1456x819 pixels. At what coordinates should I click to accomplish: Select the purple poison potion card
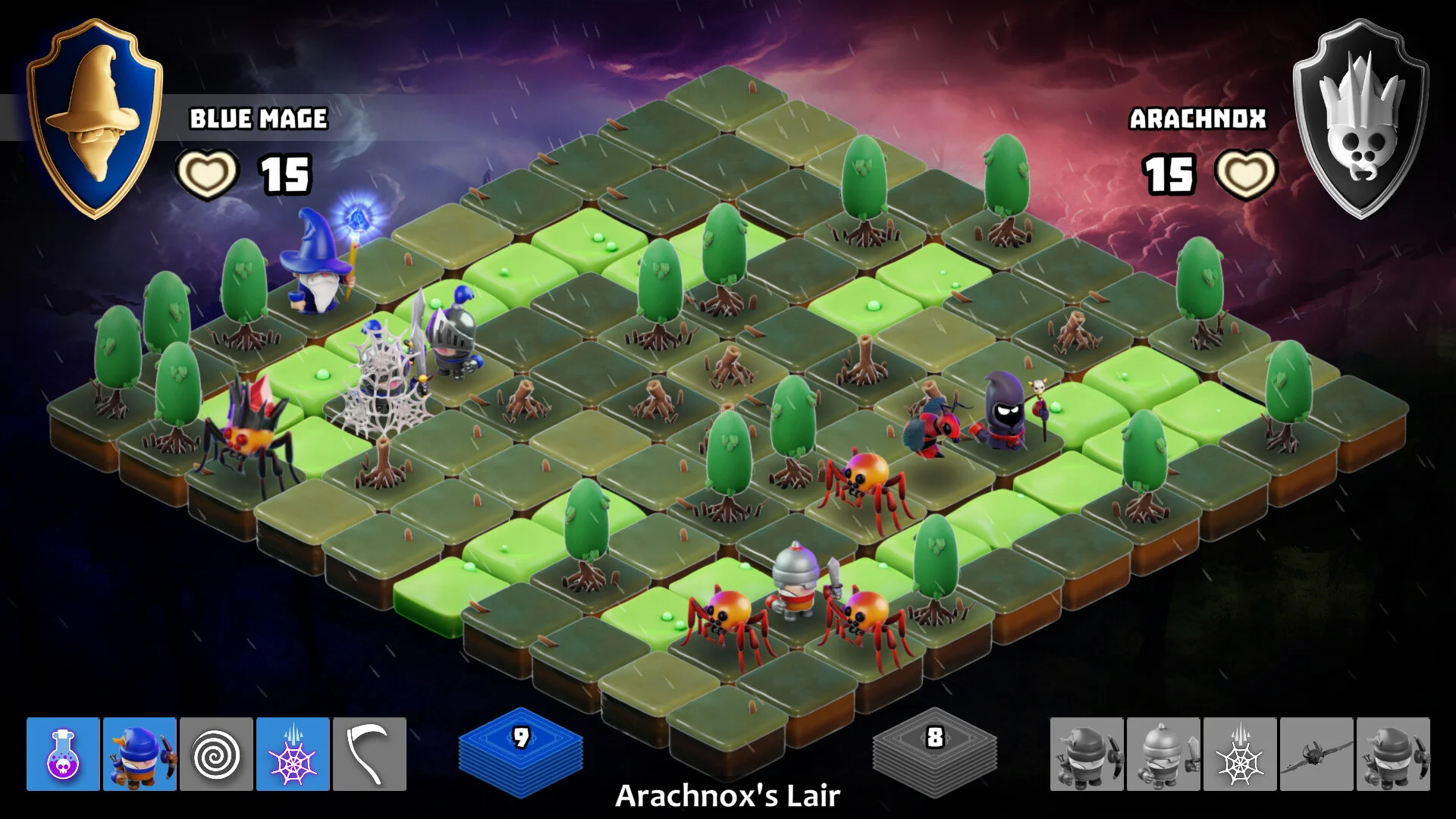(x=63, y=755)
